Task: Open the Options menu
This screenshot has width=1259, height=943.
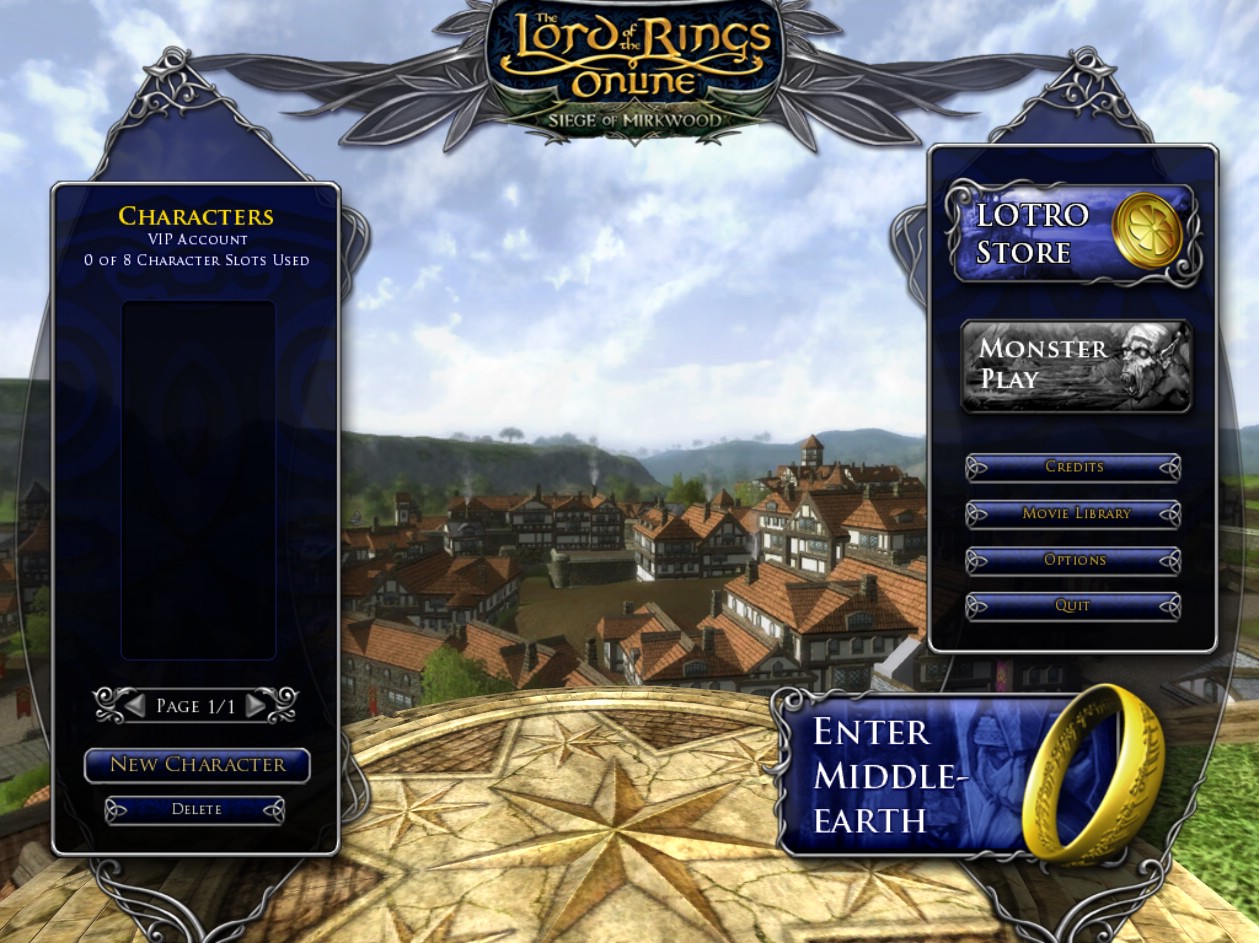Action: pos(1073,560)
